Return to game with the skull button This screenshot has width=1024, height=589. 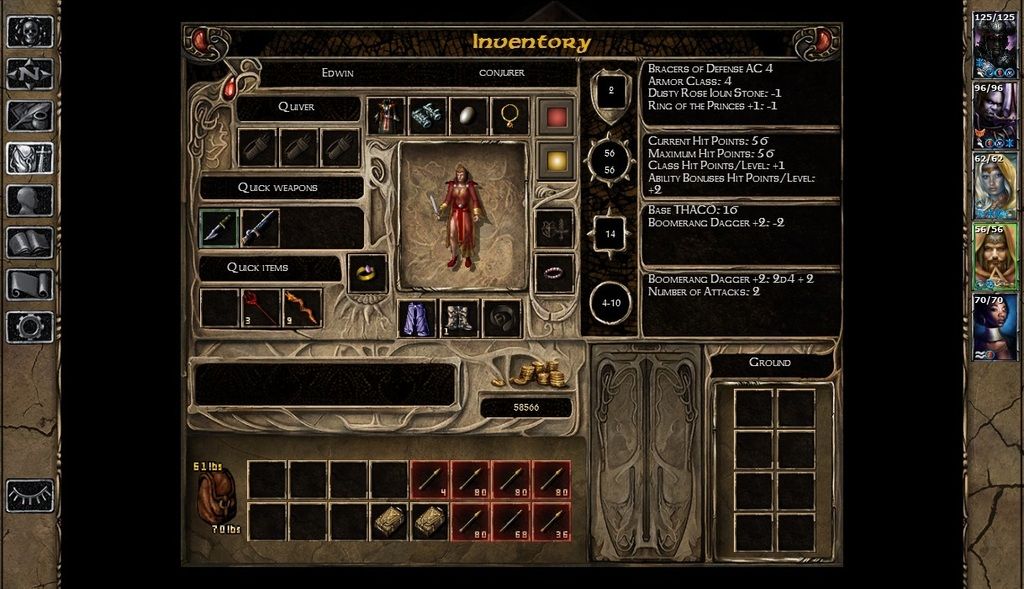[x=30, y=31]
